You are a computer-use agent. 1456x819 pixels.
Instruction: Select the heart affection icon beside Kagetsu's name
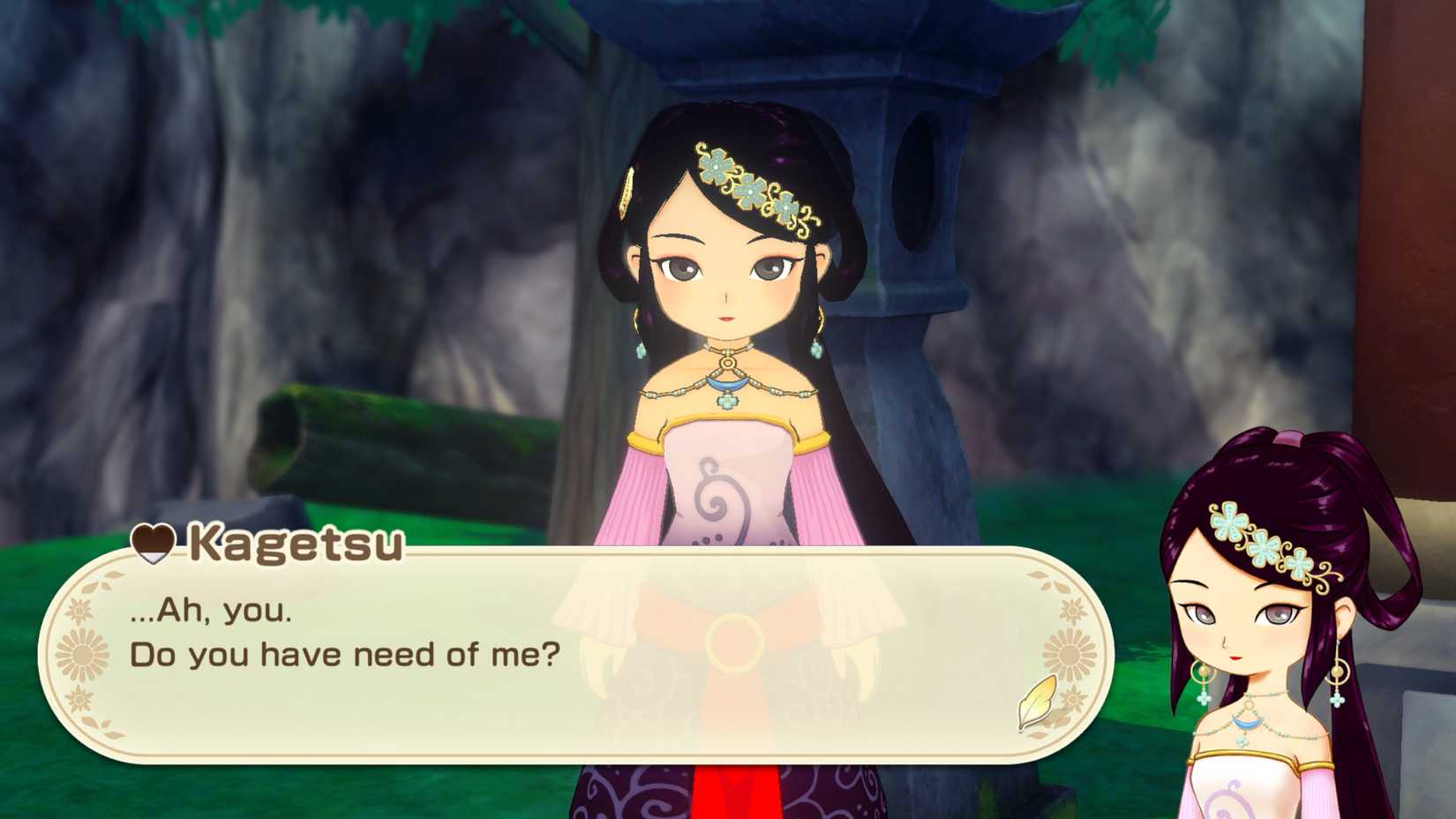coord(152,544)
